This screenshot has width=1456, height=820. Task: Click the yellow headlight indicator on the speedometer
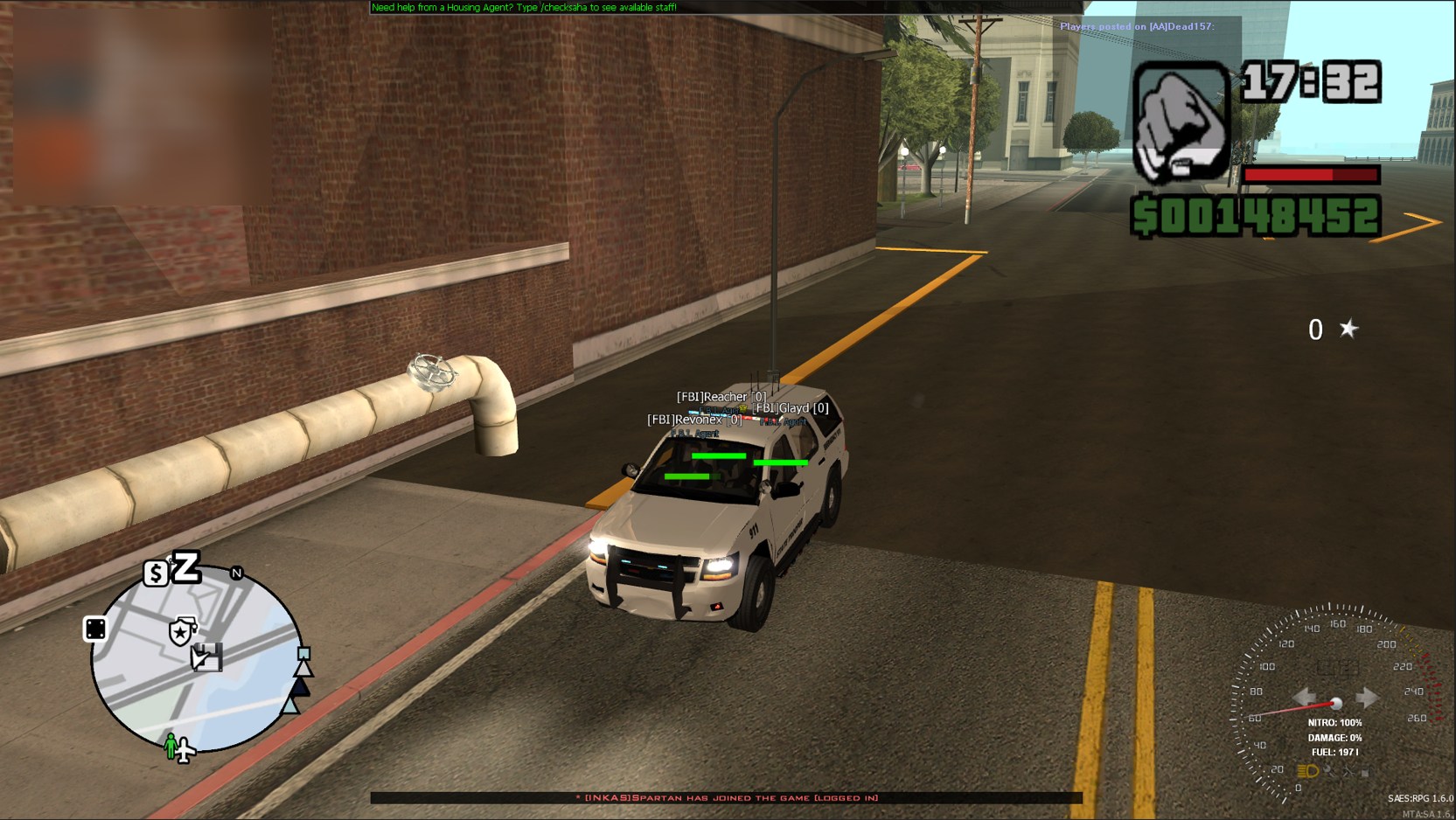1307,771
